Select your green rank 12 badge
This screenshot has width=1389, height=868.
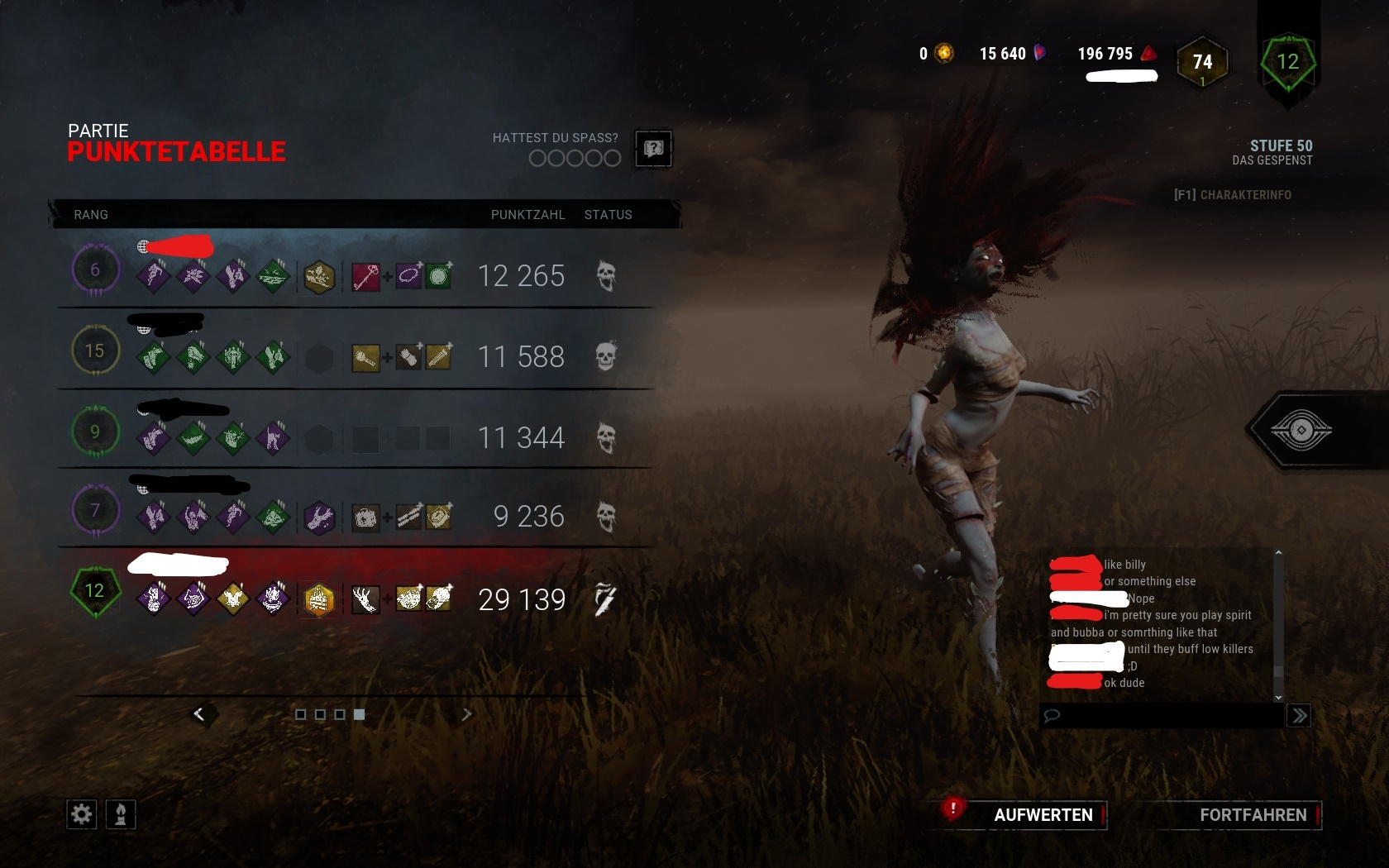95,591
